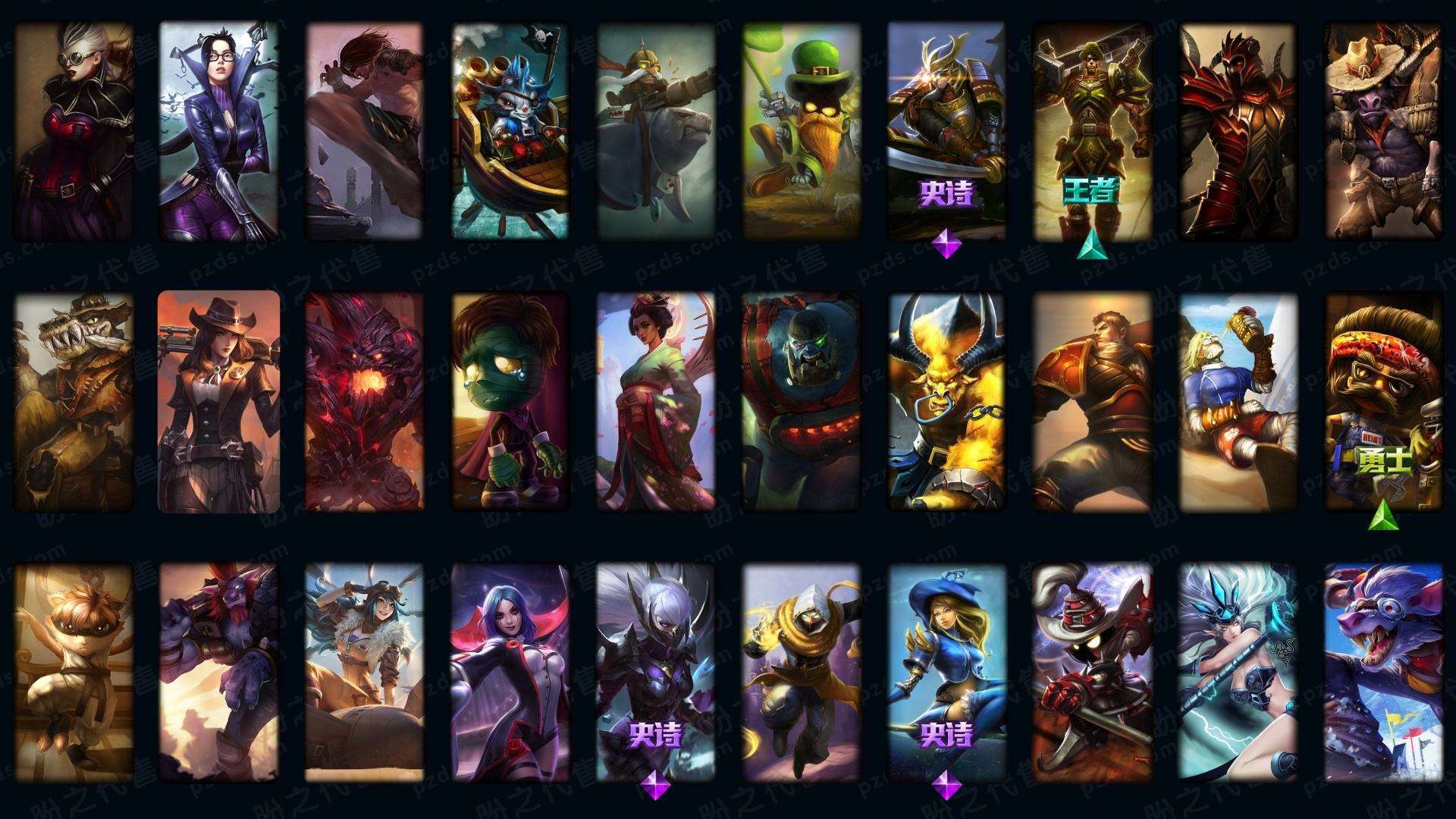Choose the sheriff woman with rifle card
Screen dimensions: 1456x819
[218, 402]
